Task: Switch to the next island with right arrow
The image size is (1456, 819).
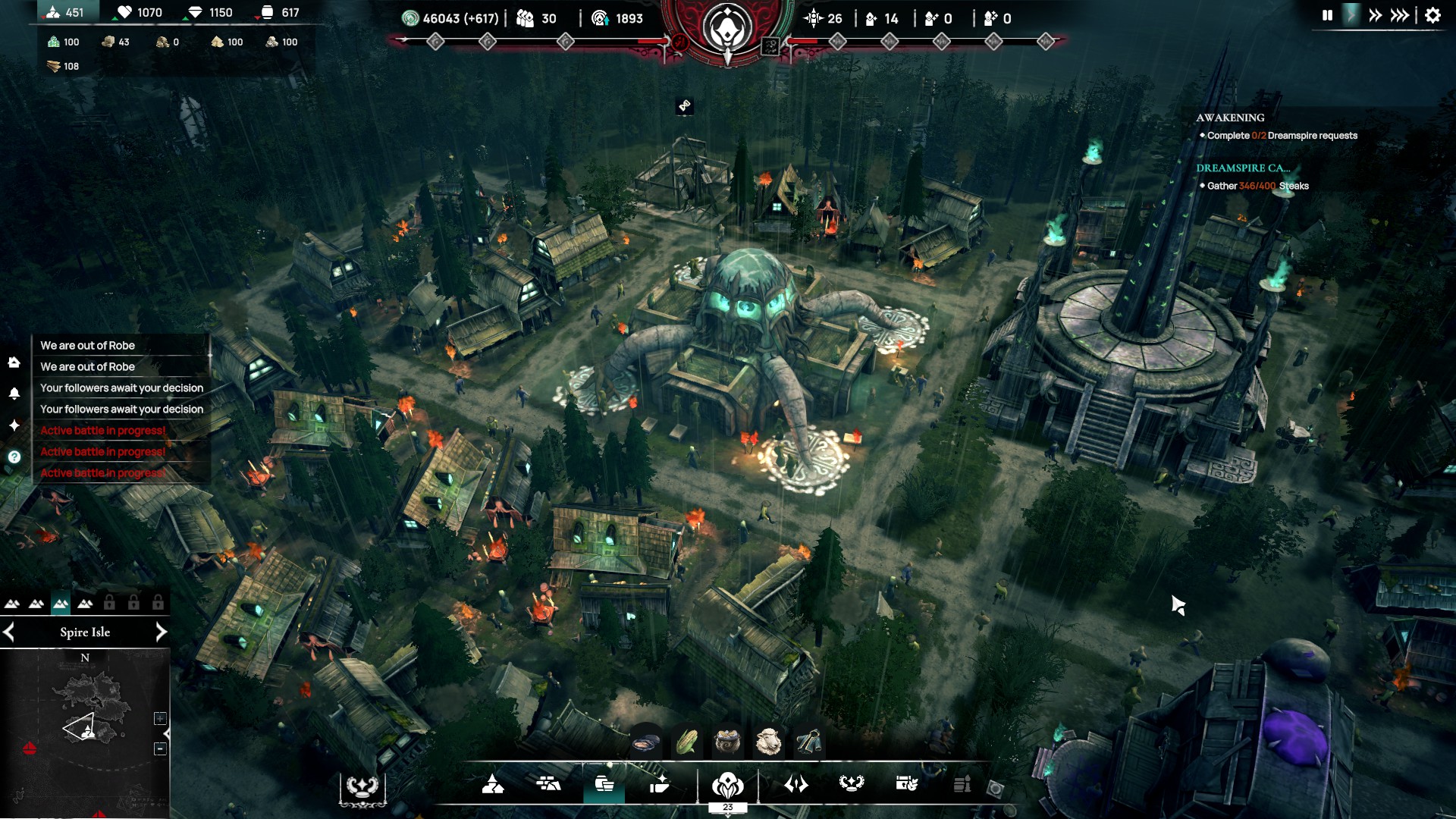Action: (161, 632)
